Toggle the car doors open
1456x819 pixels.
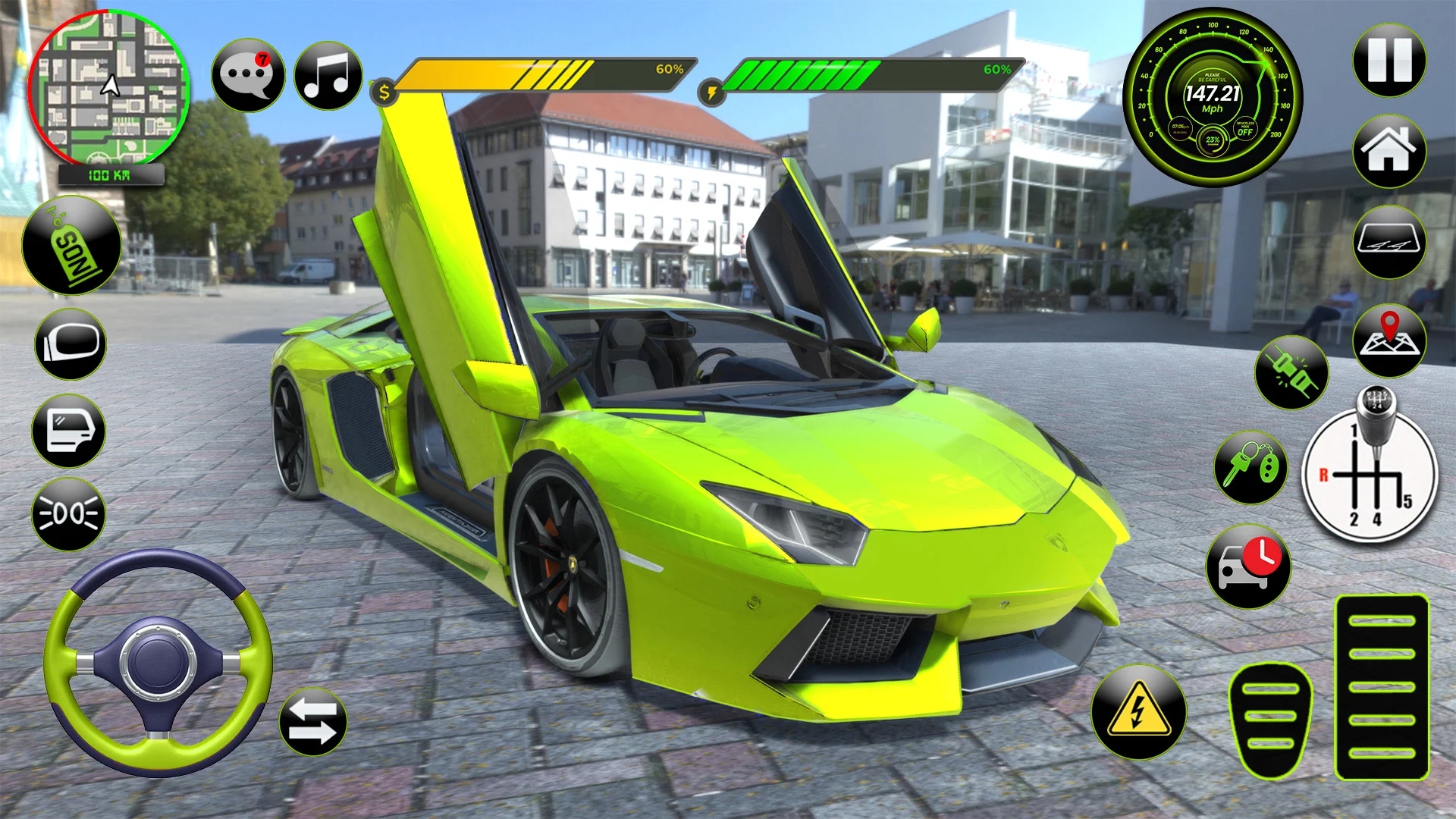69,431
